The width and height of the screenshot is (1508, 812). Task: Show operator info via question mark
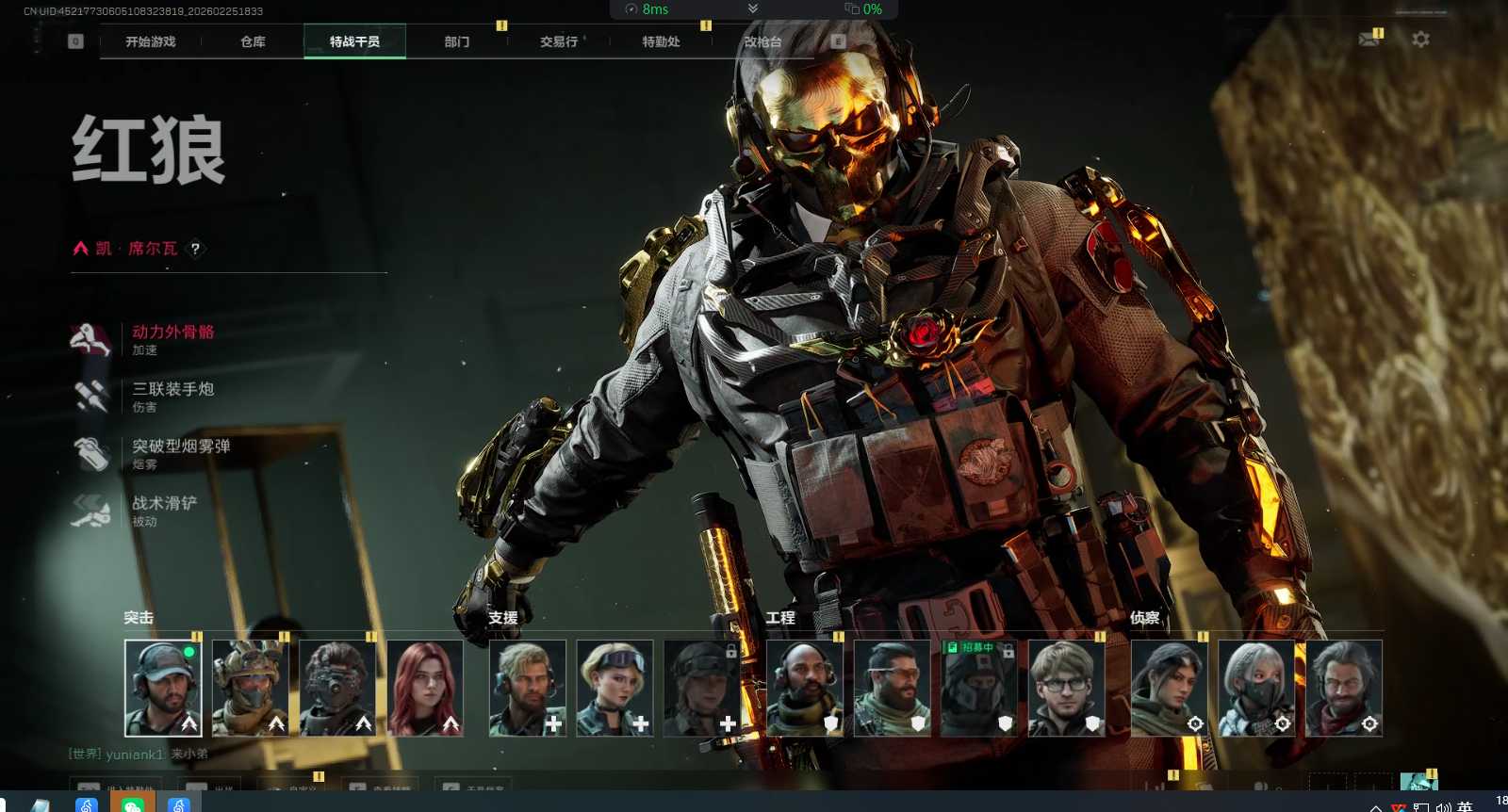195,249
